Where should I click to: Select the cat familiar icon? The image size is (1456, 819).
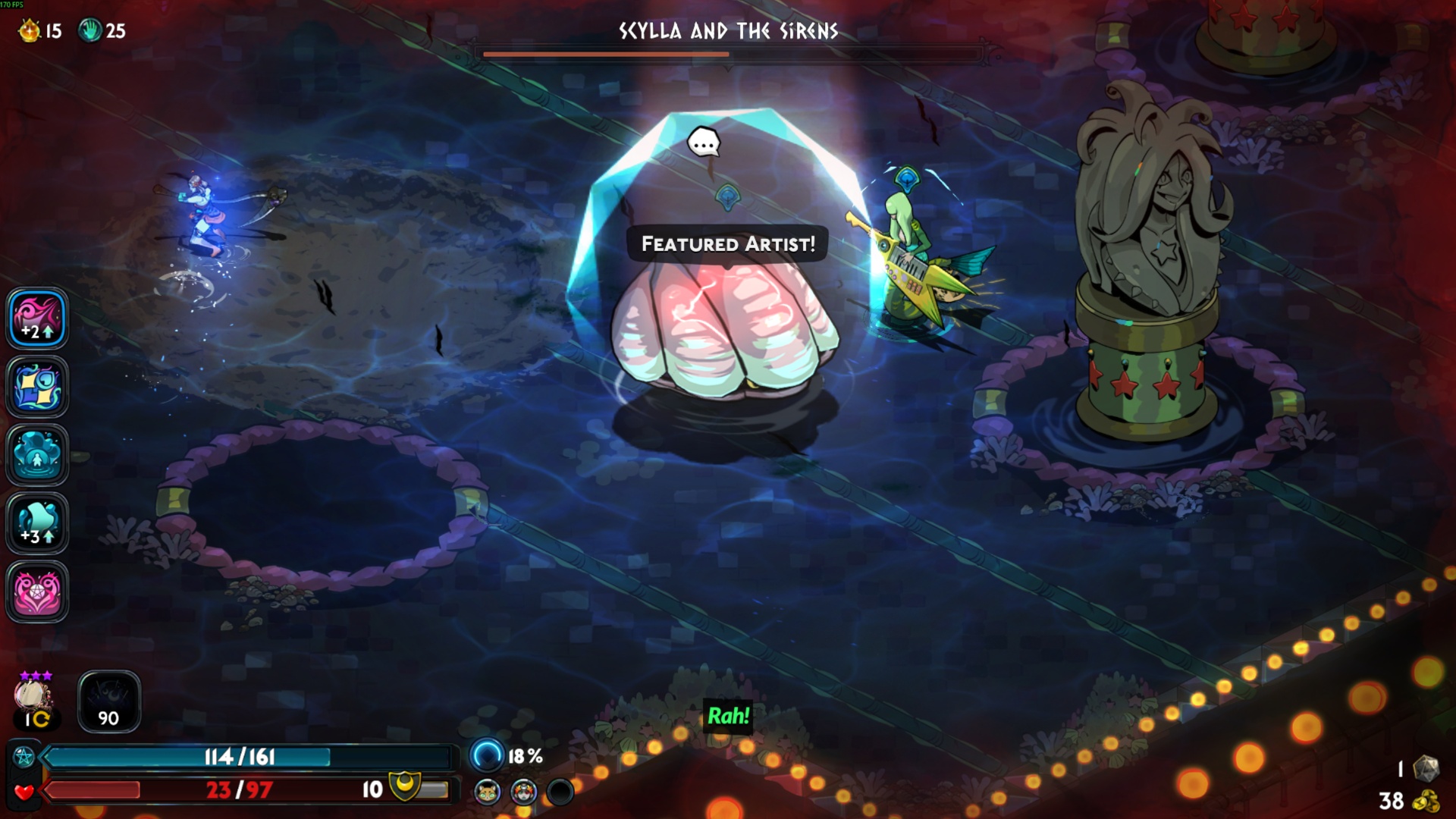(488, 792)
